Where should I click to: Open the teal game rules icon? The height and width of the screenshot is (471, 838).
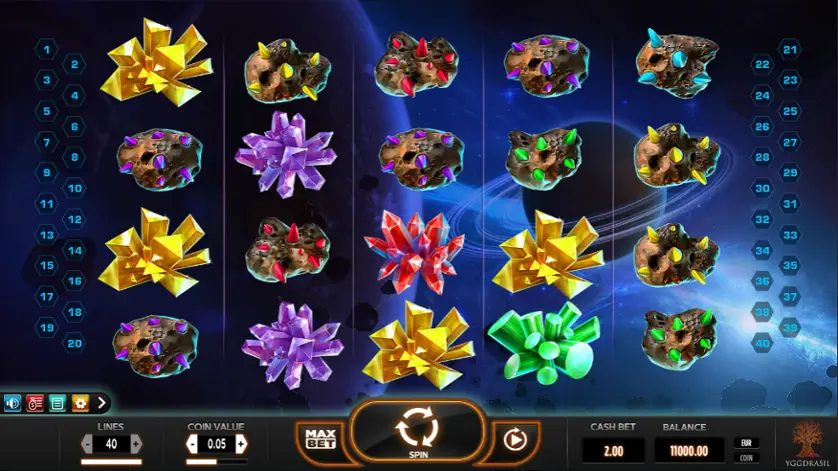pyautogui.click(x=57, y=404)
